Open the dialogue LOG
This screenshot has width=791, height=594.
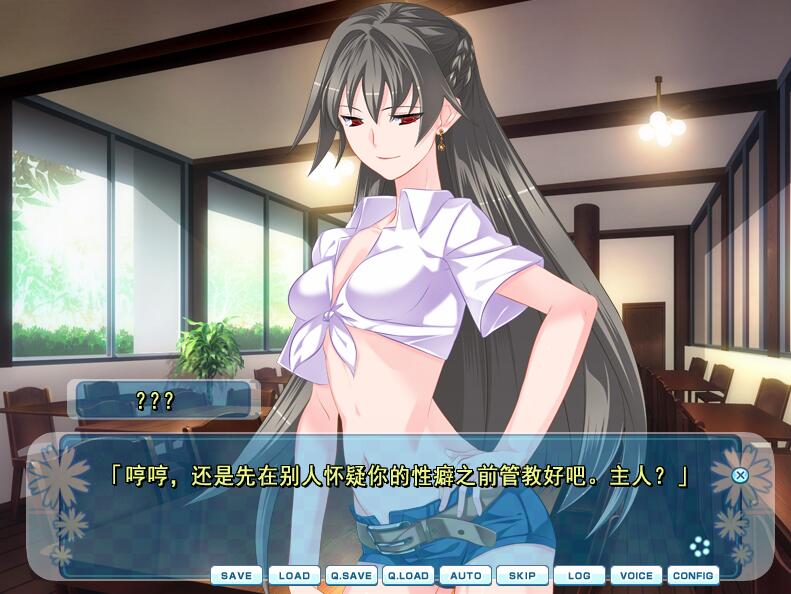(579, 575)
